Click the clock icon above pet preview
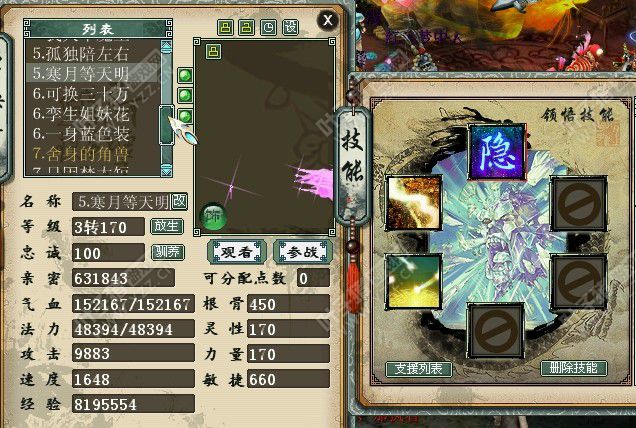The image size is (636, 428). pos(268,27)
